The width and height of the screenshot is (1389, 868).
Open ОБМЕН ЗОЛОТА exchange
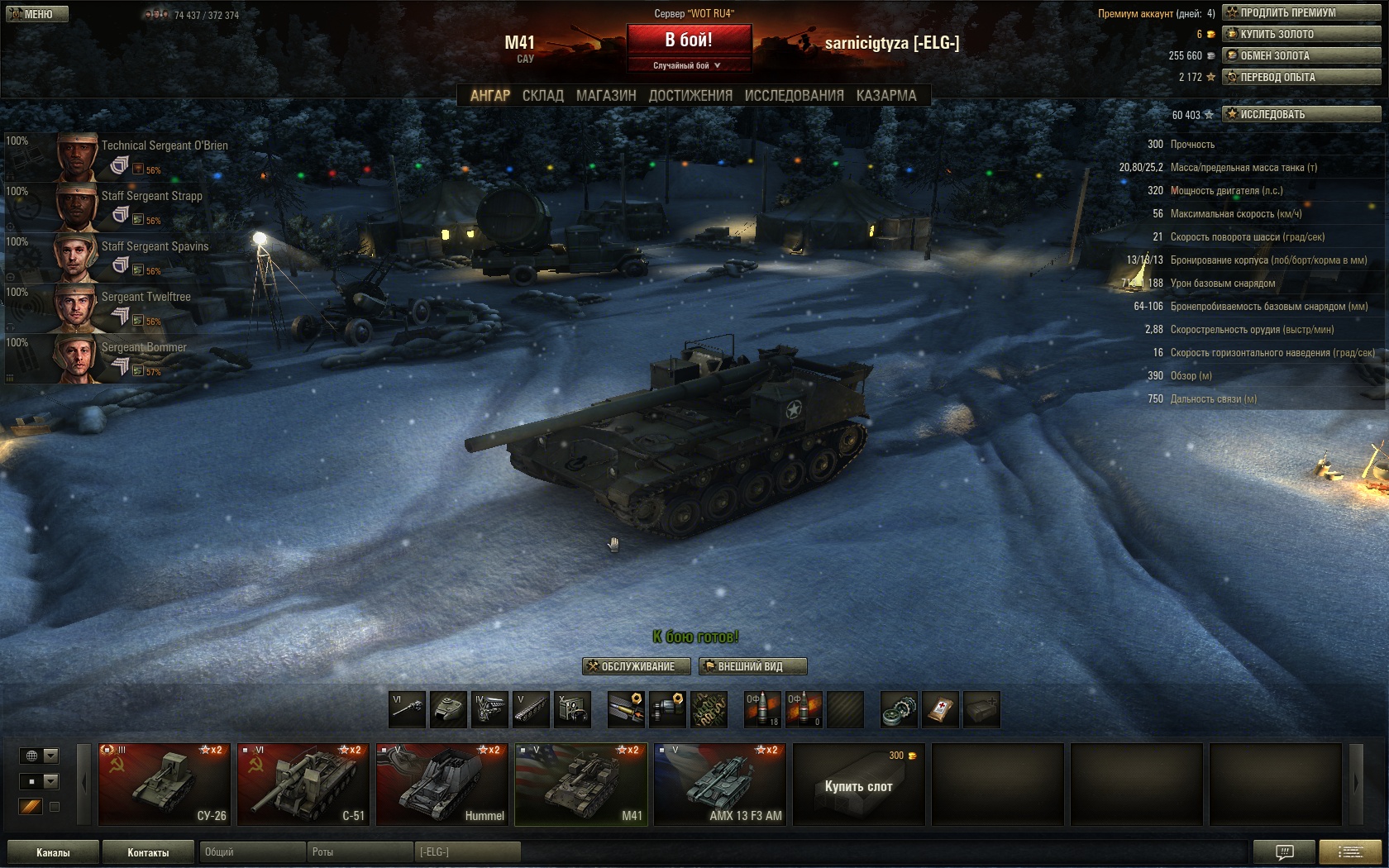click(x=1301, y=55)
